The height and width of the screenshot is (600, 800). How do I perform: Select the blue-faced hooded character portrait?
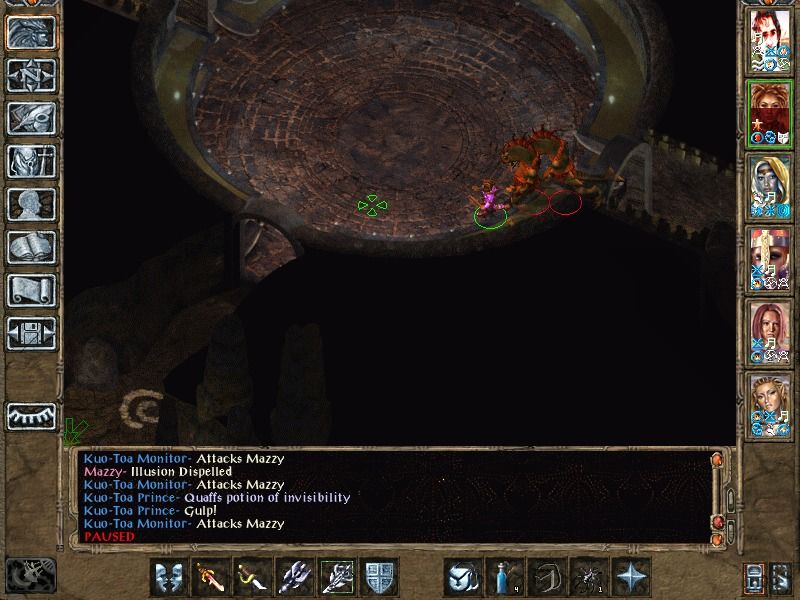pos(770,186)
